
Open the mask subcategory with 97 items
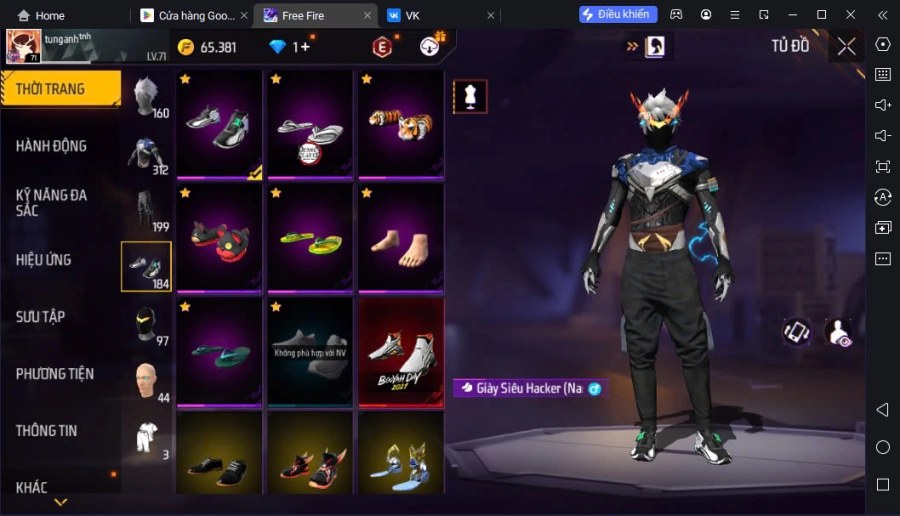(146, 325)
